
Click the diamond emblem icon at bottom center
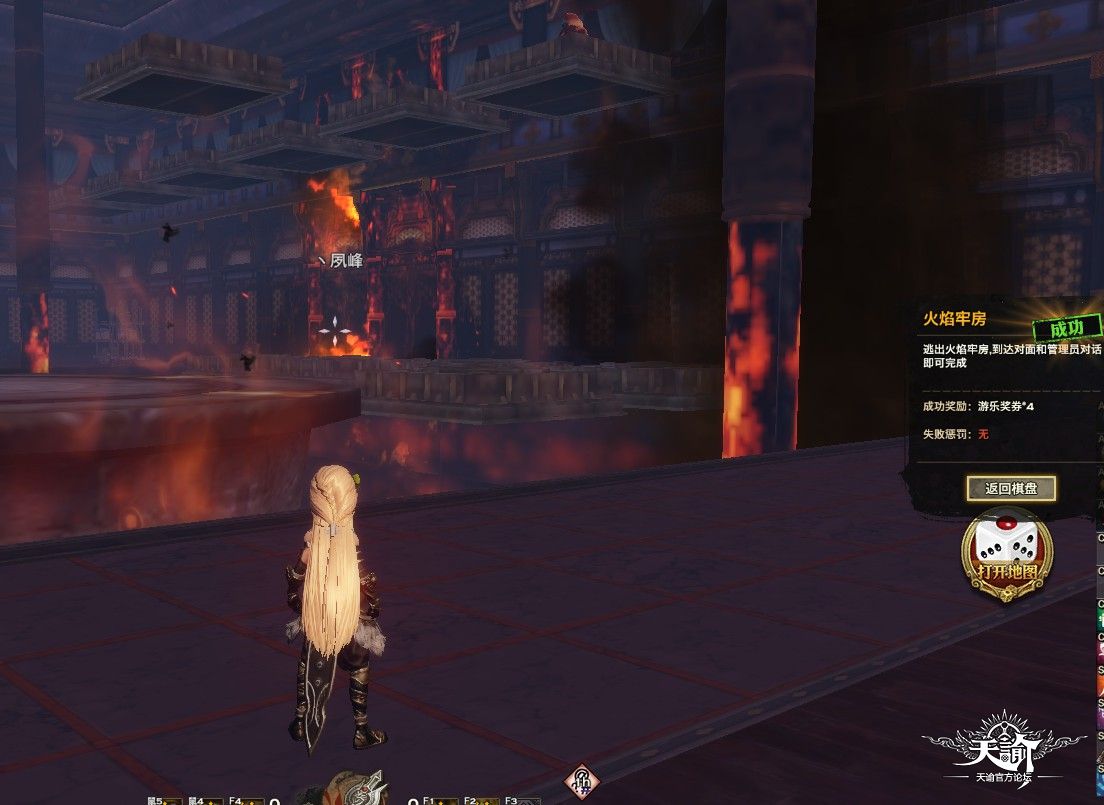point(581,781)
